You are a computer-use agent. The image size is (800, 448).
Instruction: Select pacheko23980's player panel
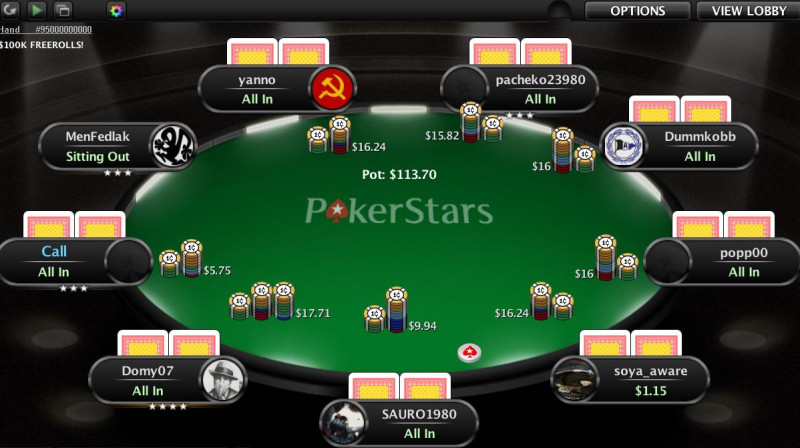click(x=539, y=90)
